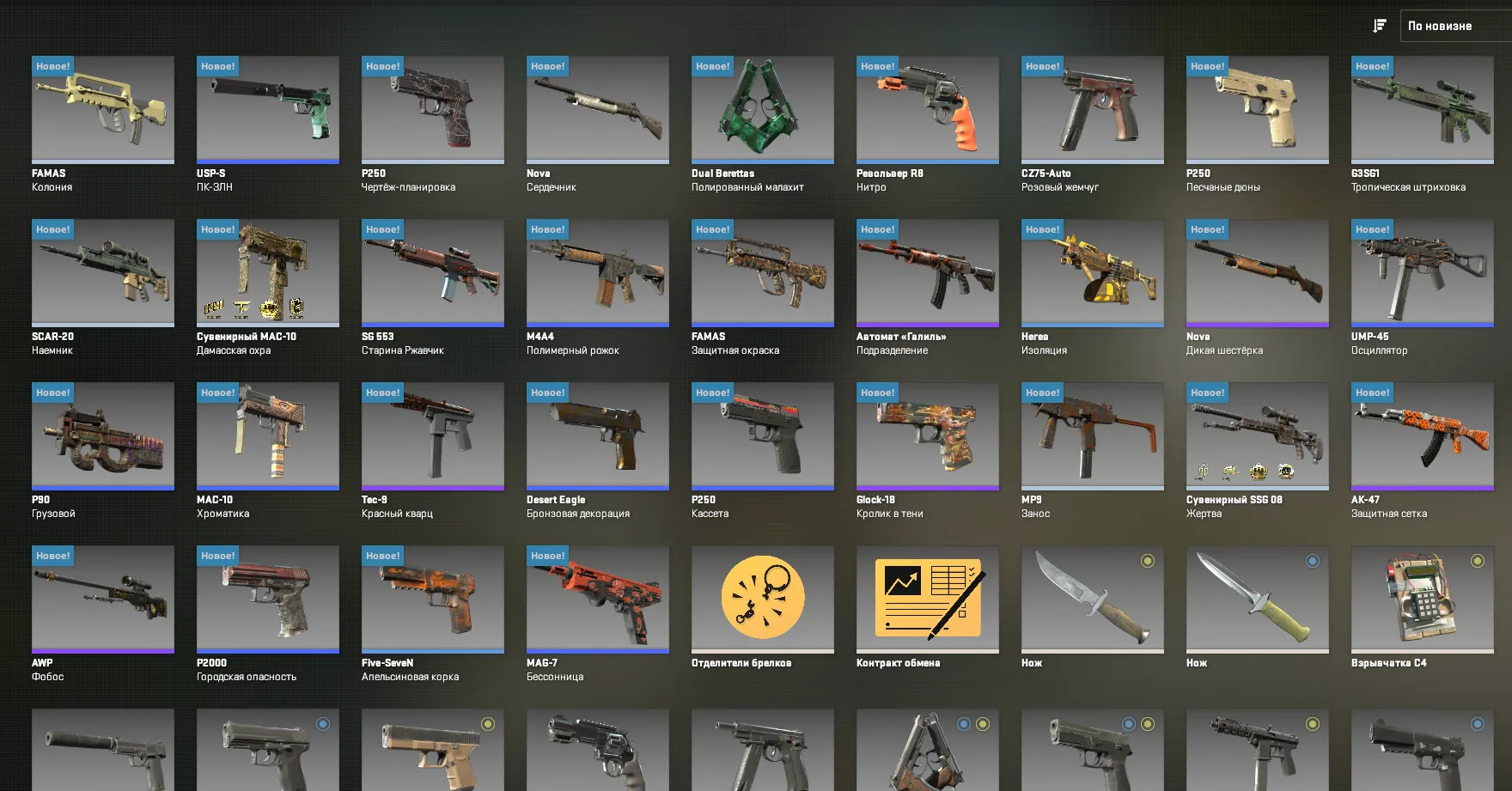
Task: Select the MP9 Занос skin
Action: (x=1092, y=435)
